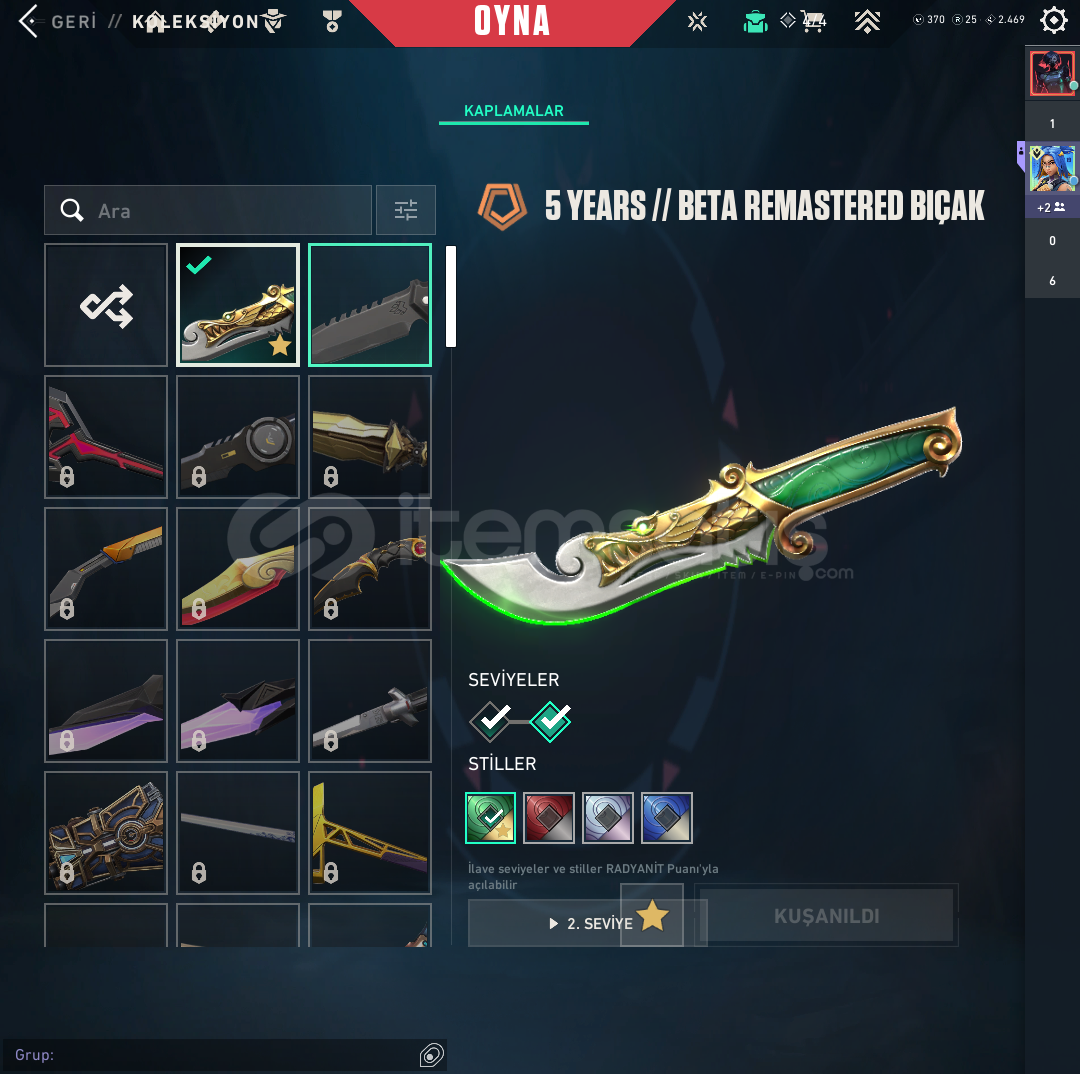Open the settings gear icon
This screenshot has height=1074, width=1080.
coord(1054,21)
